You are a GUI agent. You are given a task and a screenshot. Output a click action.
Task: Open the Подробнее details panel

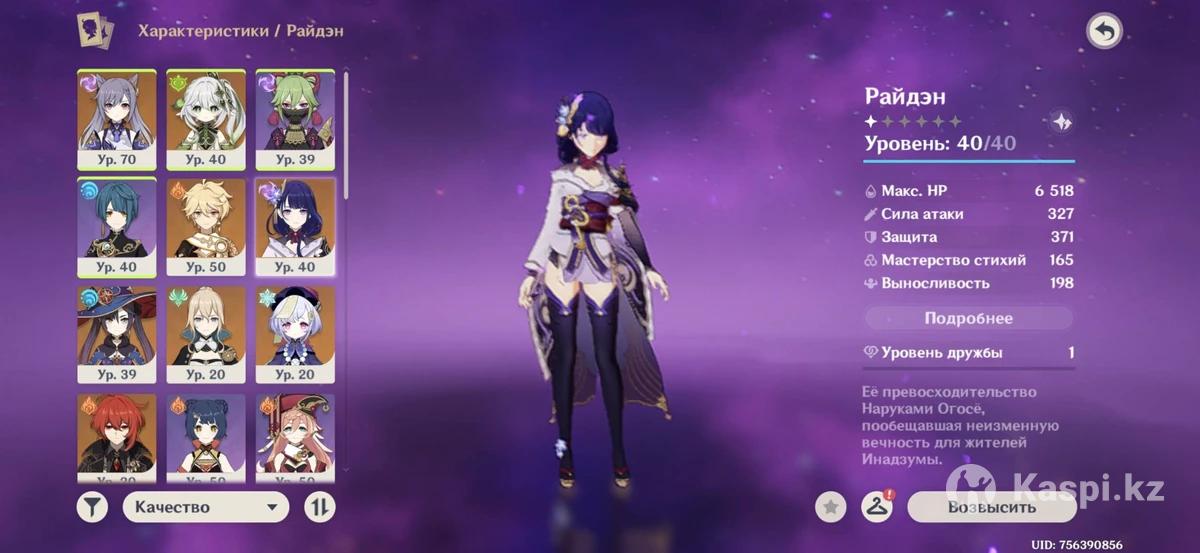click(968, 318)
